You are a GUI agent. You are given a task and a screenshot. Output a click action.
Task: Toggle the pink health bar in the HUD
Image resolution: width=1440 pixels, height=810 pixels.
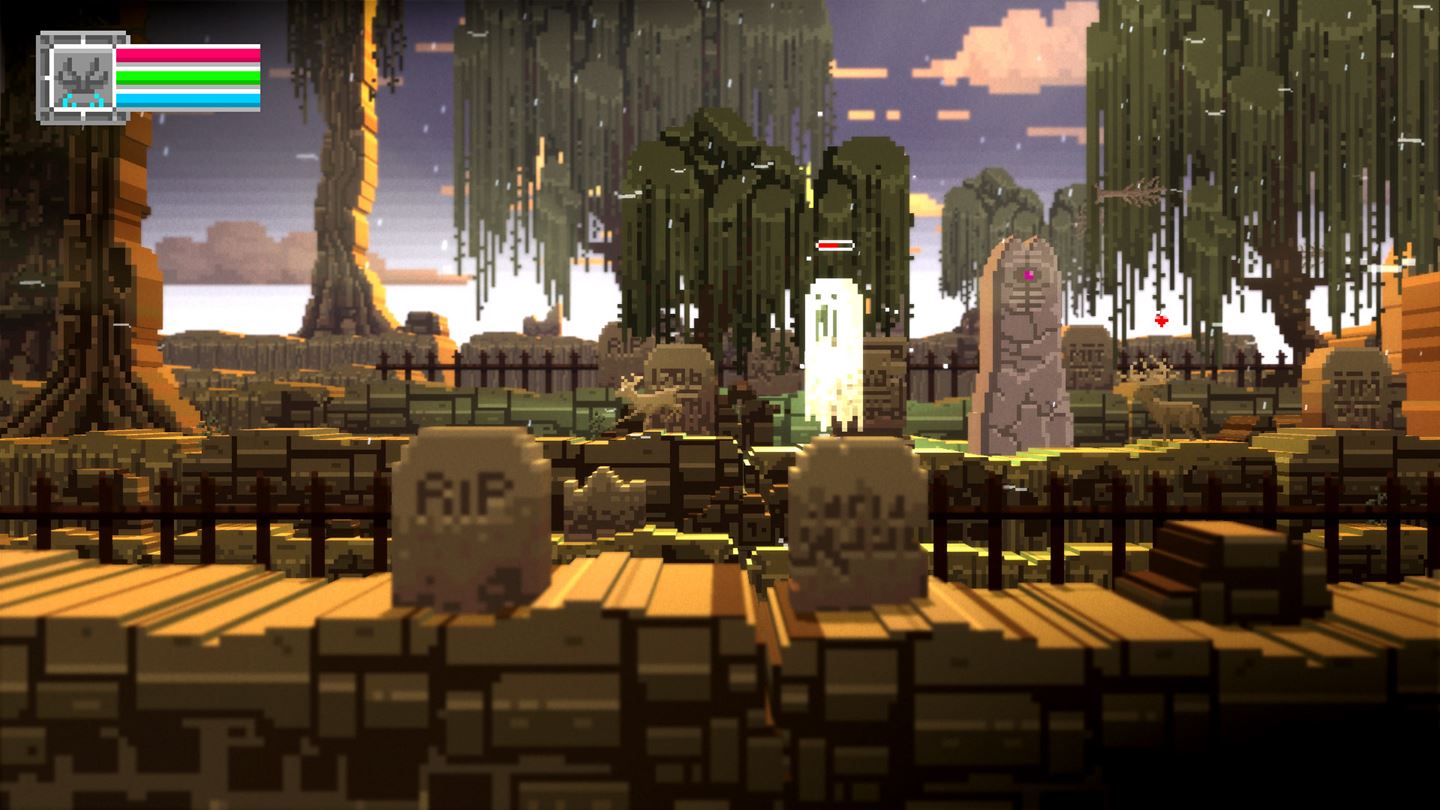(x=190, y=55)
